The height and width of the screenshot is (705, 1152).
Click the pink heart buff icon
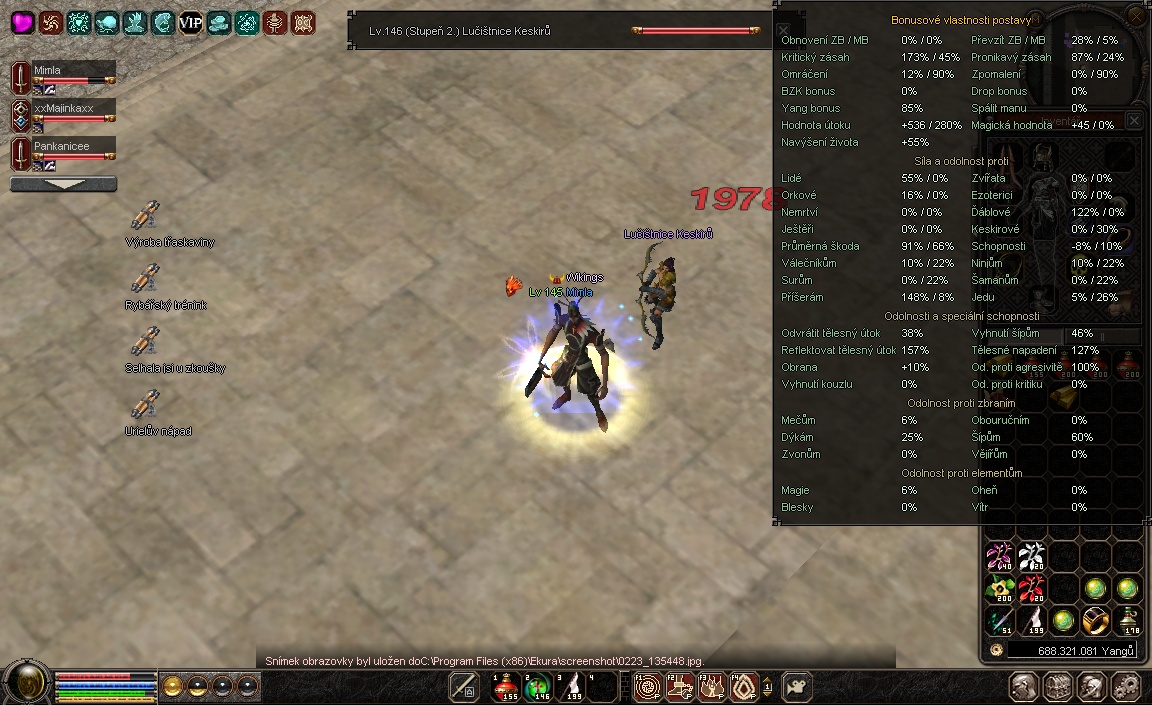click(22, 23)
